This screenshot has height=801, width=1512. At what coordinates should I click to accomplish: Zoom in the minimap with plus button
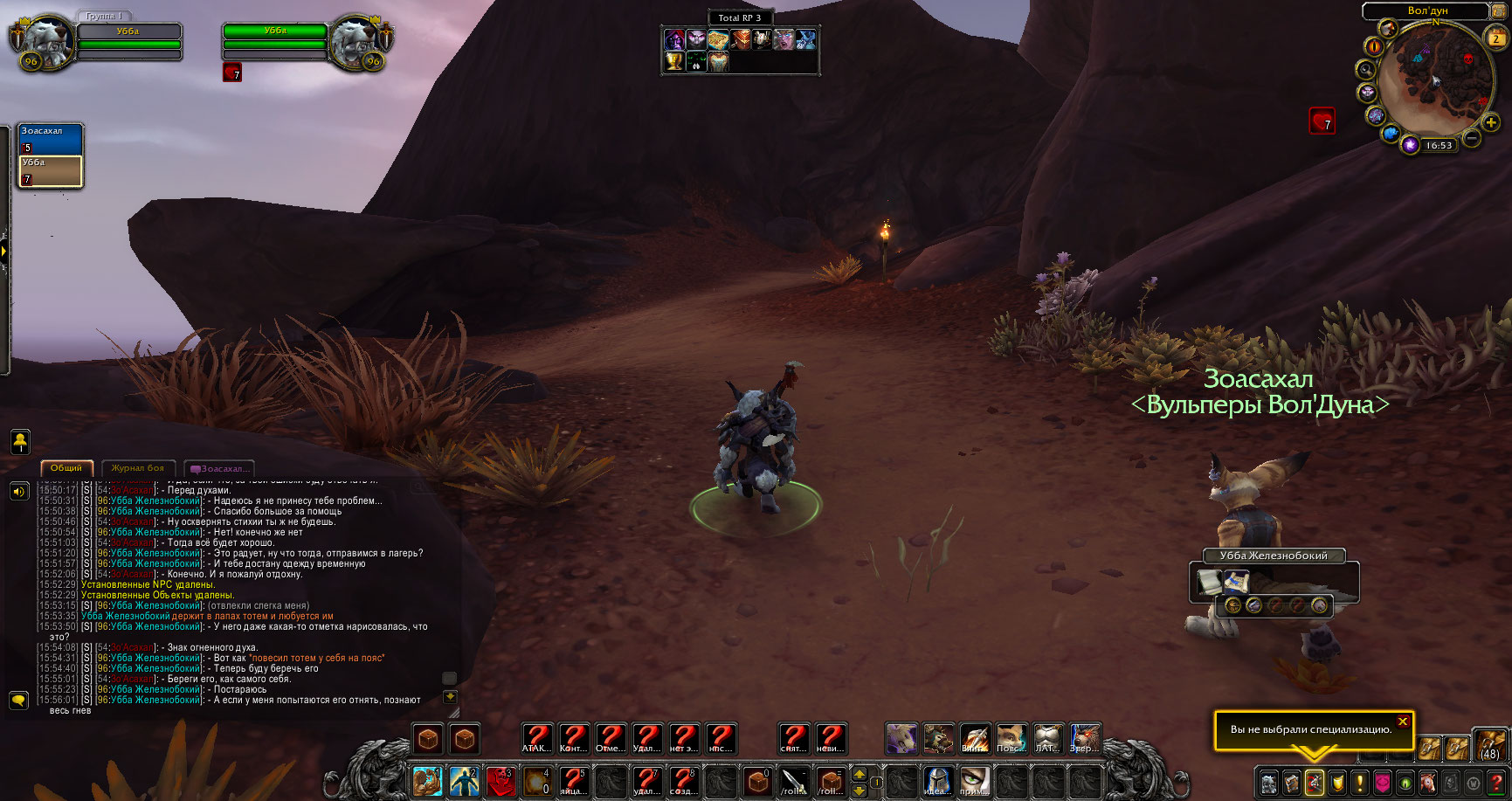tap(1491, 123)
